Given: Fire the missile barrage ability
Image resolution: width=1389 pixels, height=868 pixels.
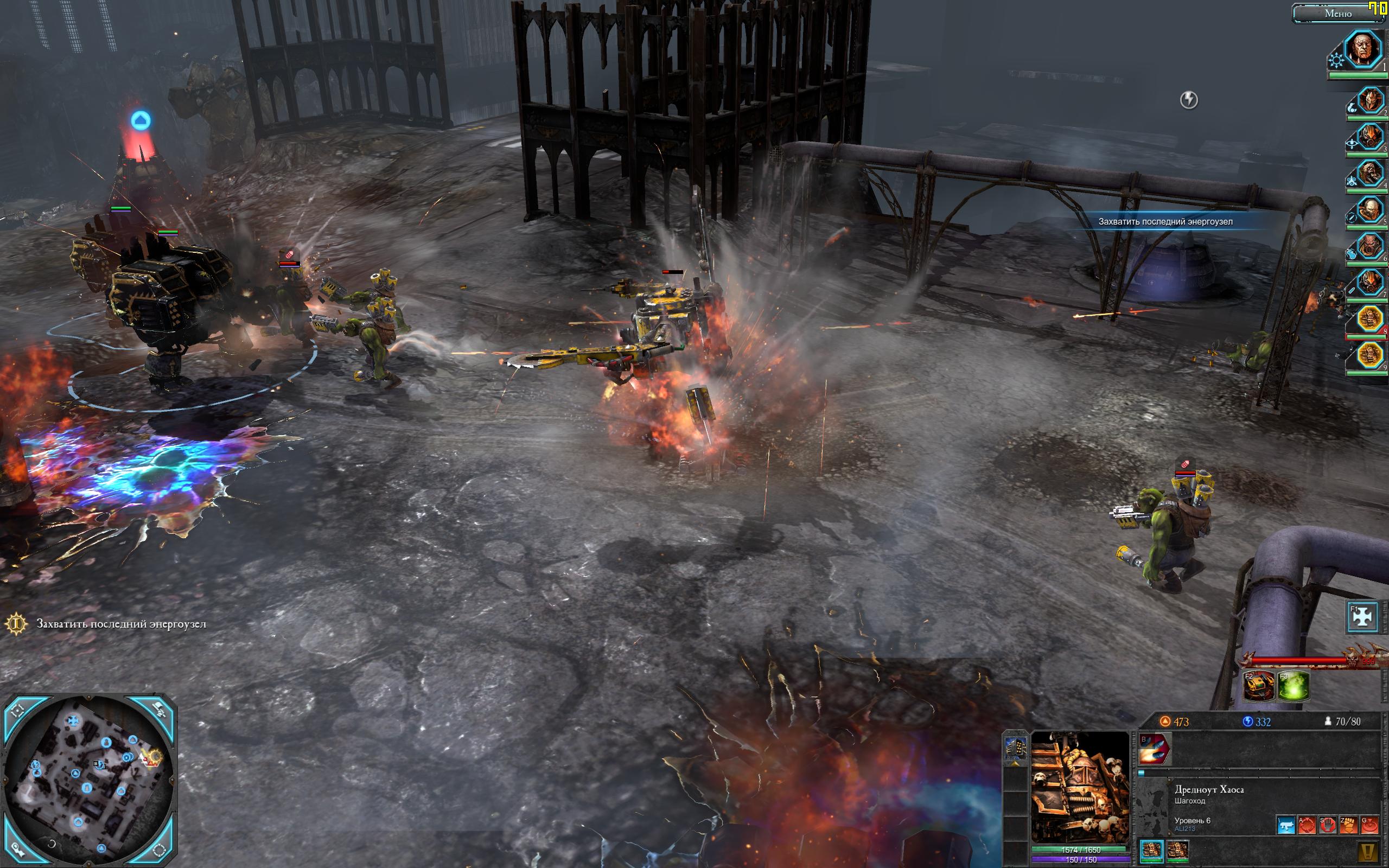Looking at the screenshot, I should coord(1154,749).
